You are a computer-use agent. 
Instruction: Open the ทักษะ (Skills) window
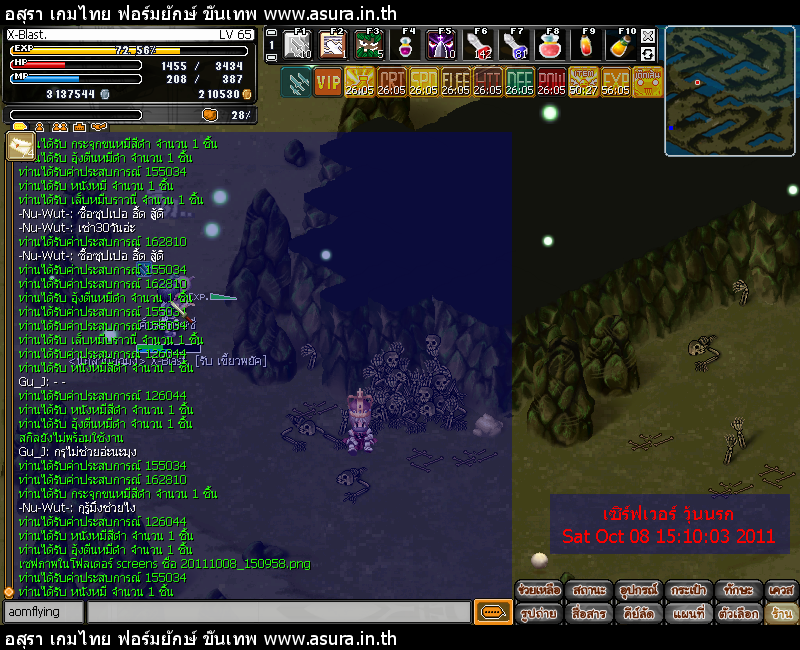pos(738,590)
